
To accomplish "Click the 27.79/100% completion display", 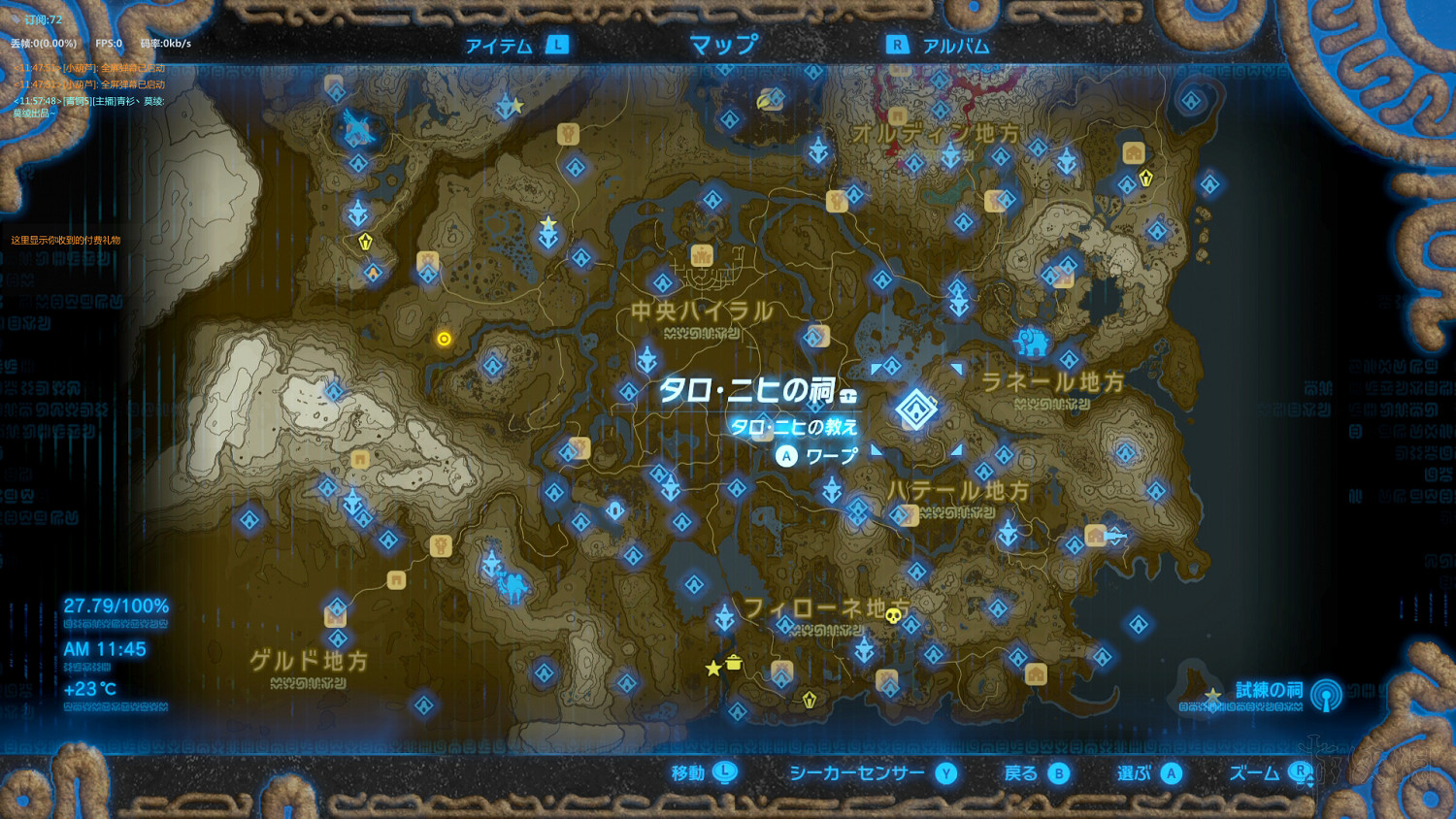I will click(116, 605).
